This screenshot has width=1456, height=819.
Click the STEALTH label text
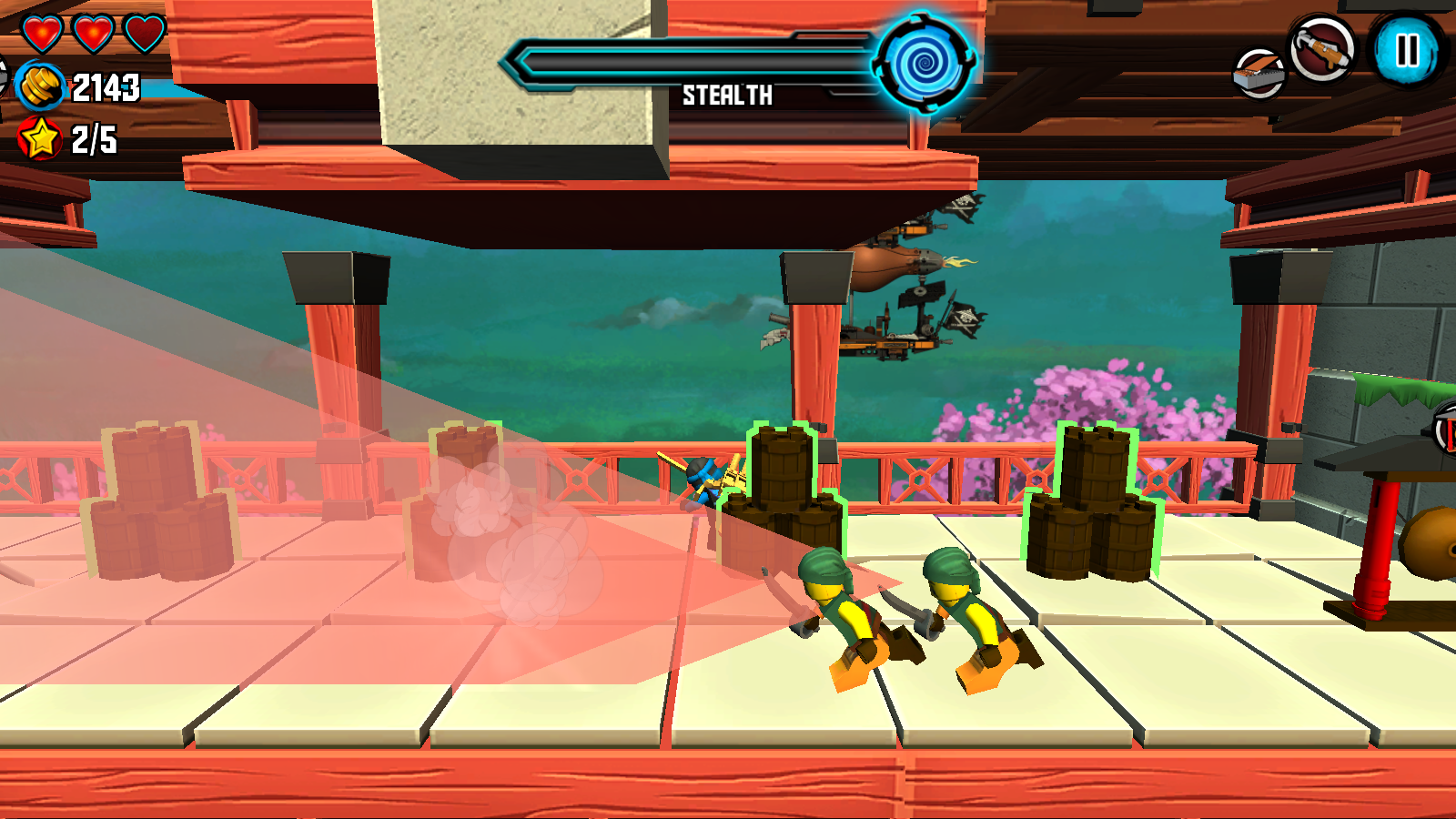point(728,94)
